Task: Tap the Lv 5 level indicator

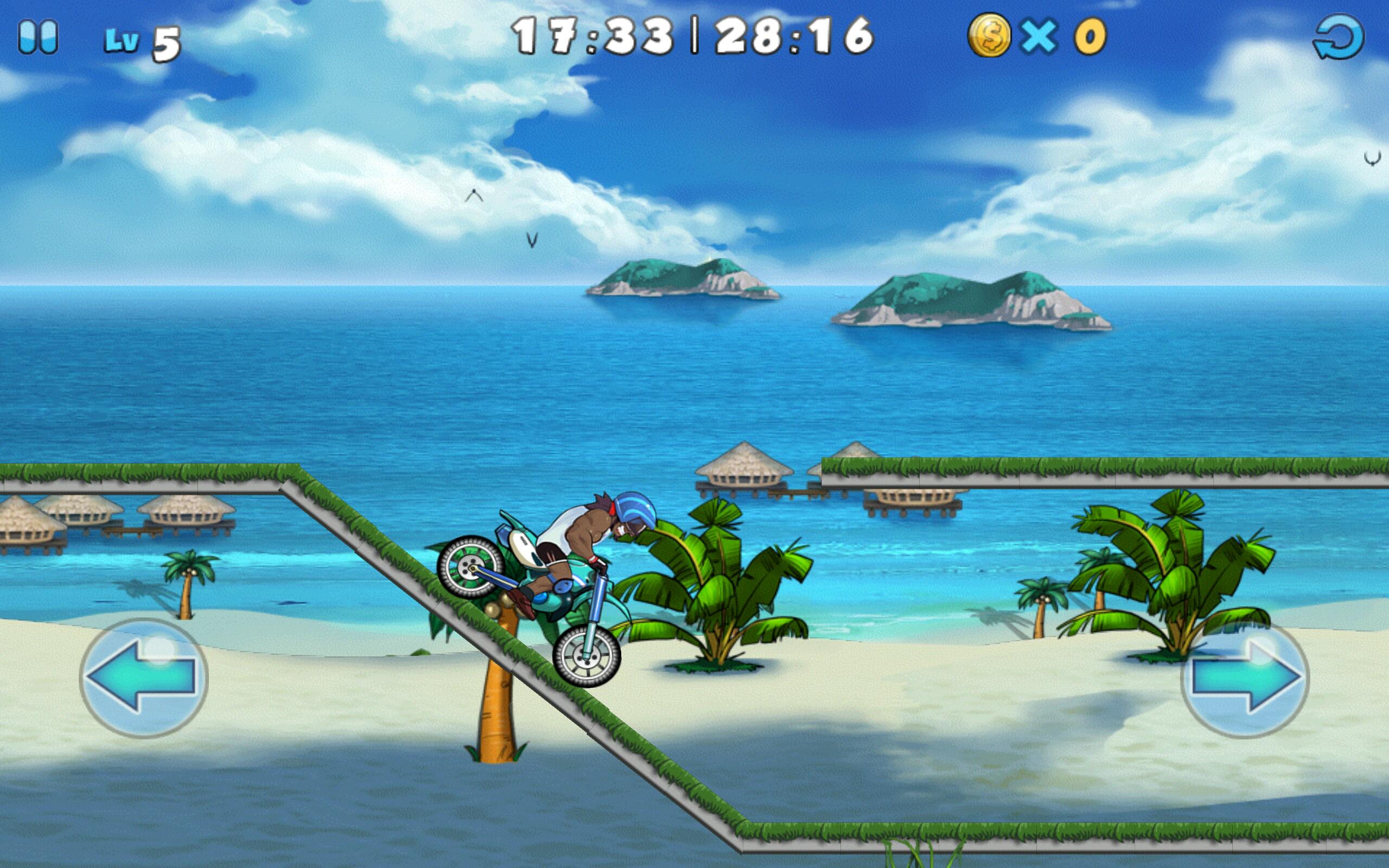Action: coord(139,39)
